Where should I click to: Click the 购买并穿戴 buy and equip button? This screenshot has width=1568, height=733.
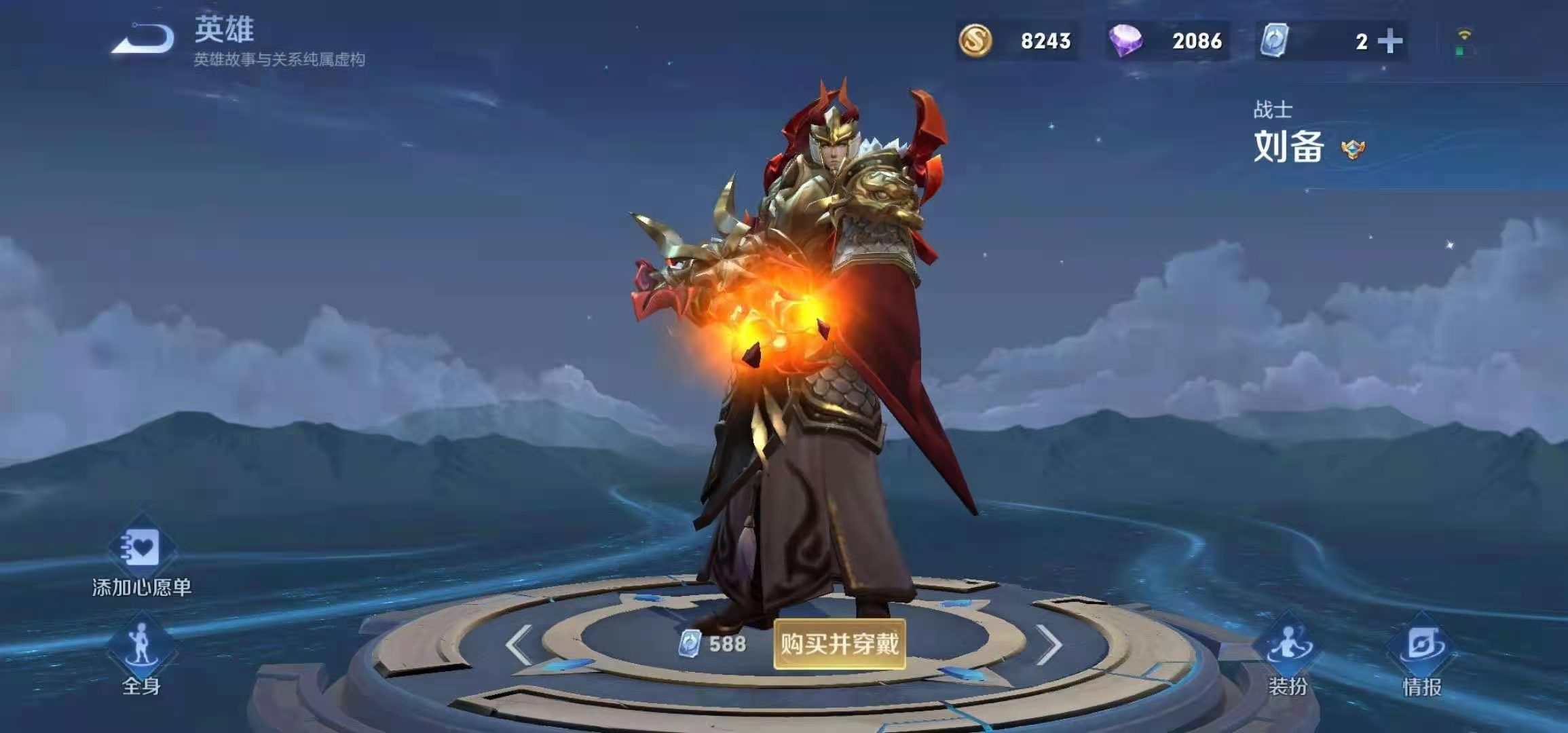point(840,643)
